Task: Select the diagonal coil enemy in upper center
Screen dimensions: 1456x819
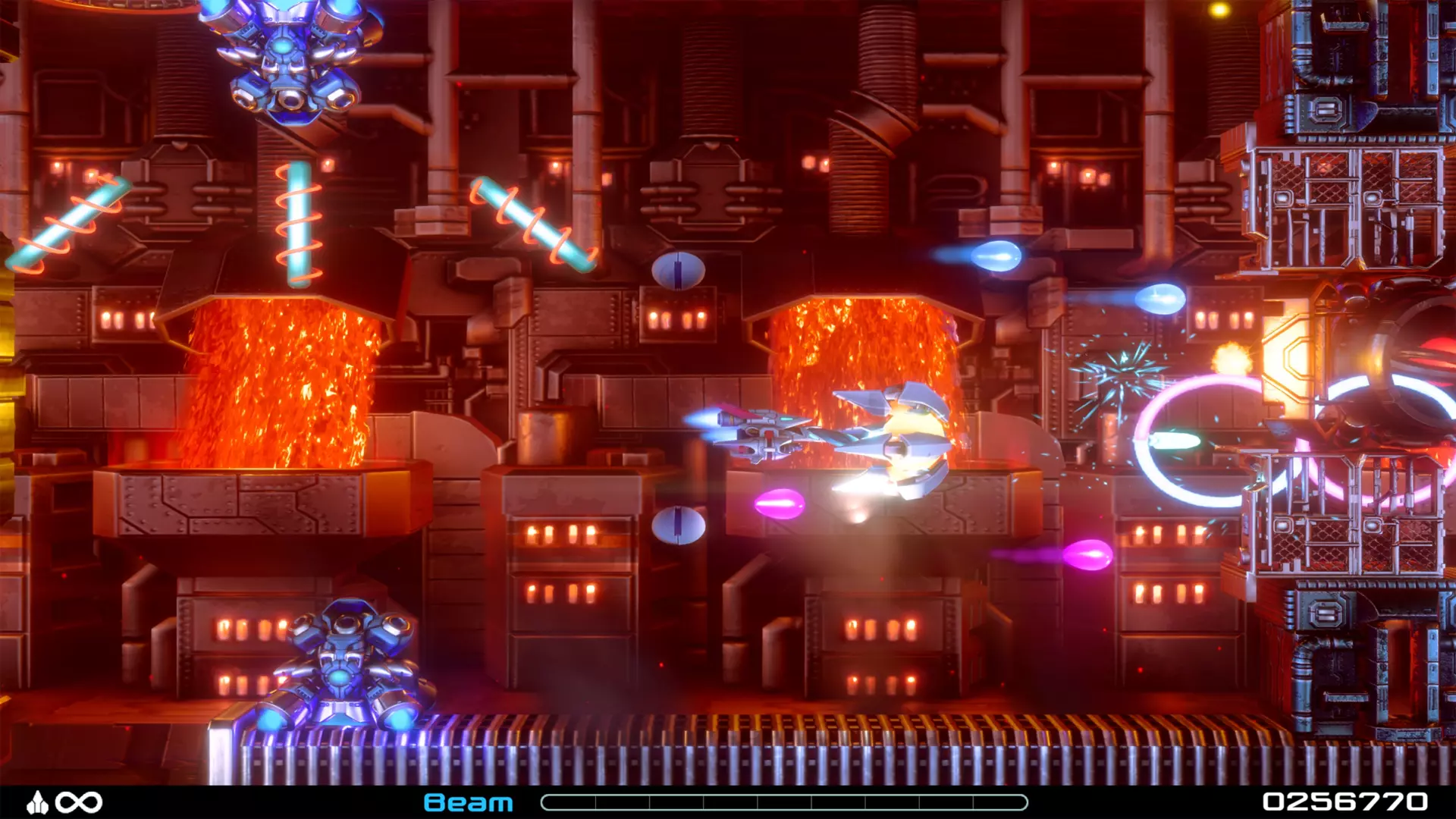Action: 531,224
